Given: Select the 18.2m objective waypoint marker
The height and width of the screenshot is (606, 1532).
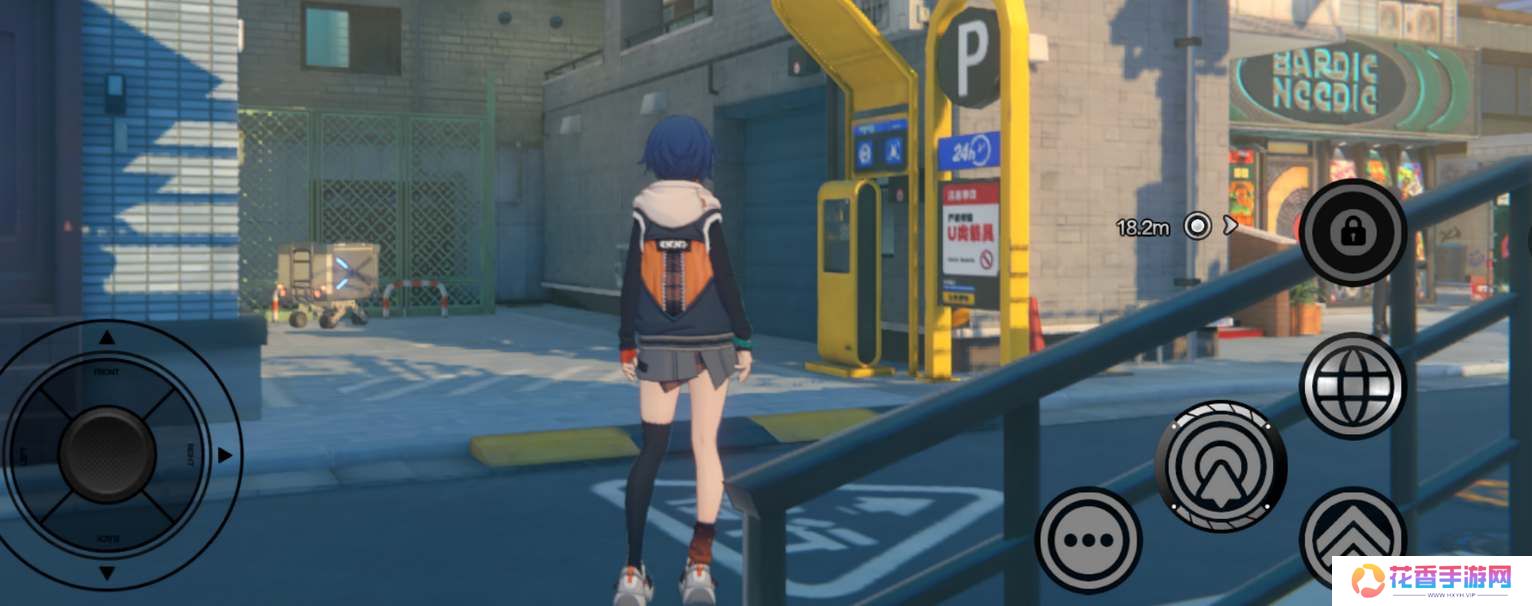Looking at the screenshot, I should 1197,226.
